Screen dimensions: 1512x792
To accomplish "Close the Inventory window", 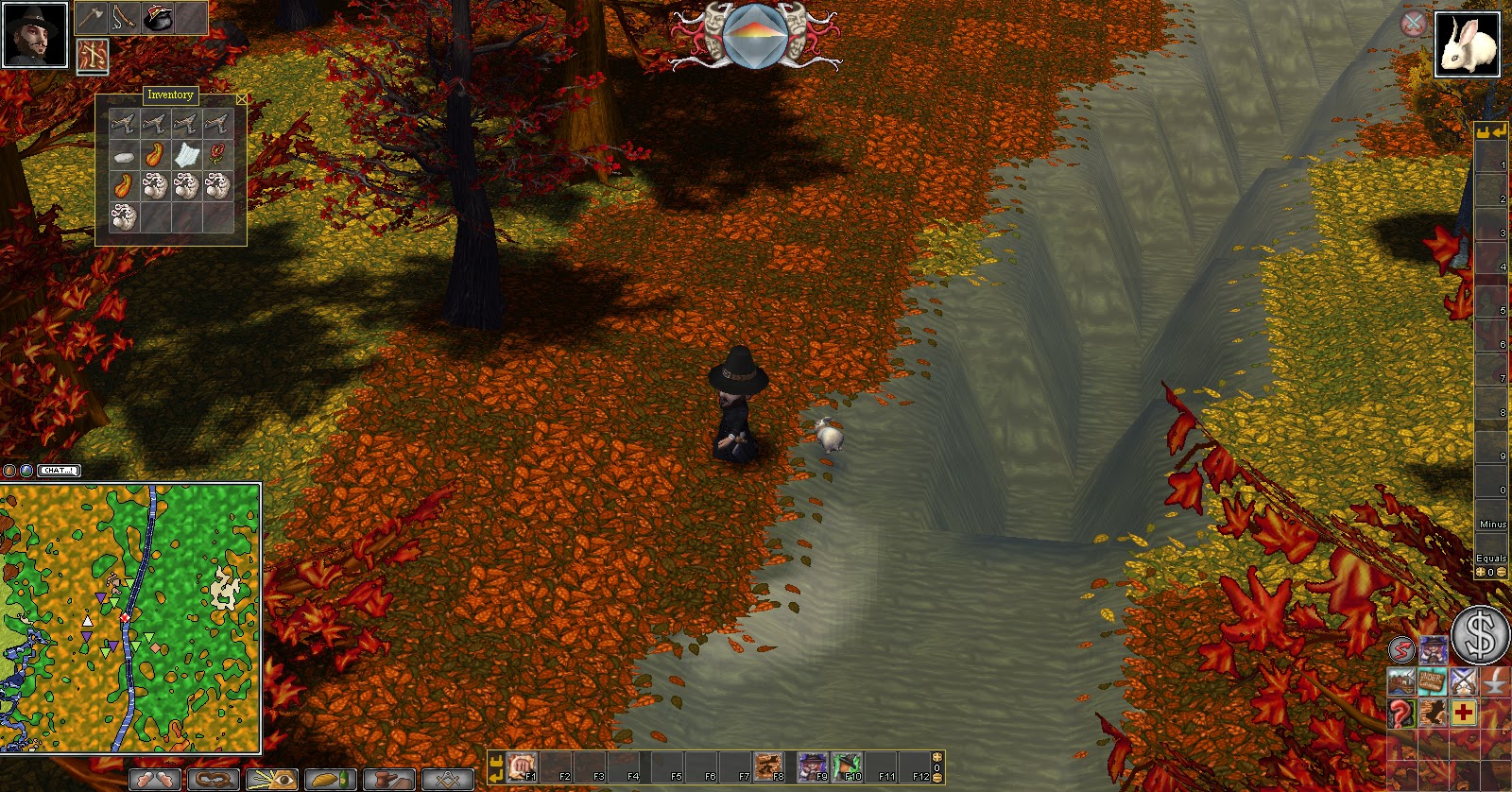I will click(x=242, y=98).
